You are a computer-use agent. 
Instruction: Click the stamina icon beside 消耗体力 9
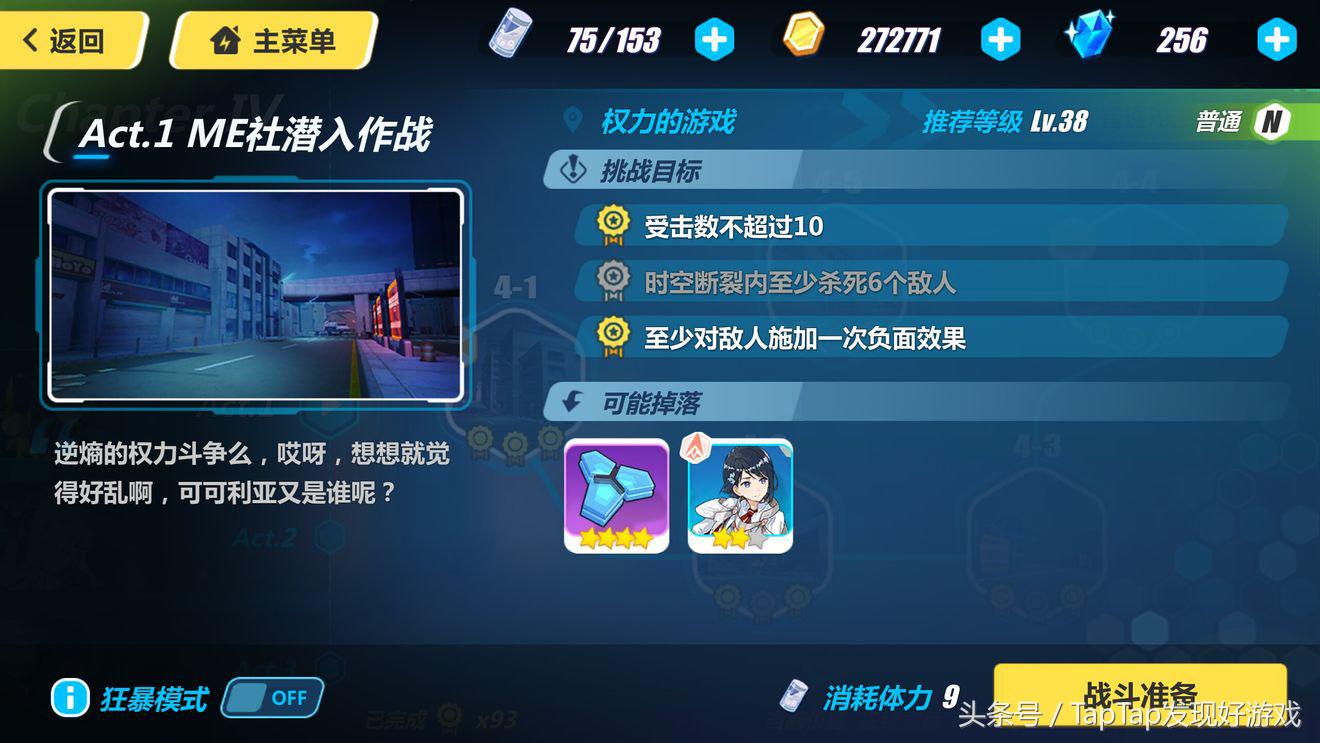[x=795, y=697]
